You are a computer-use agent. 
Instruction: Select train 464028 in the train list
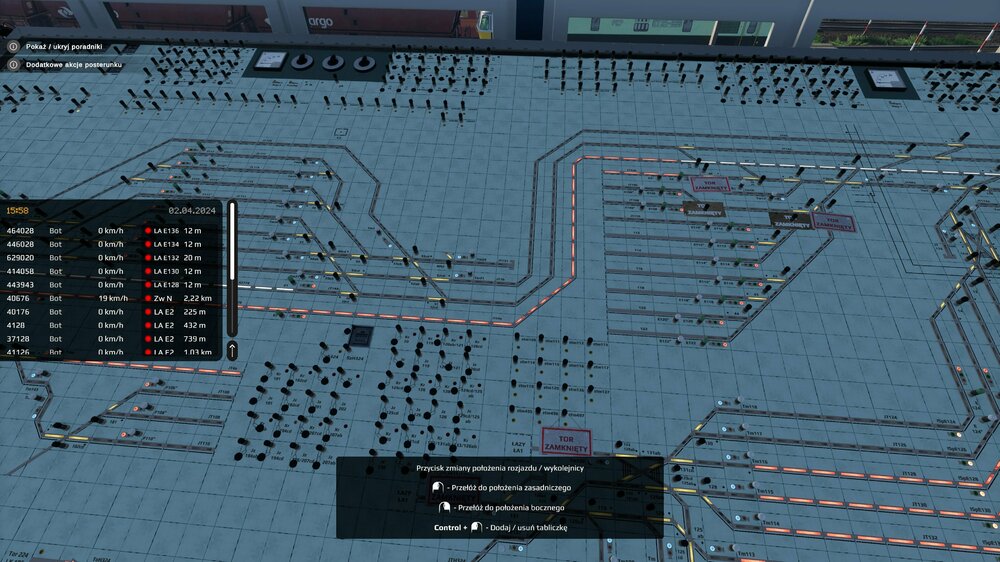pos(110,230)
